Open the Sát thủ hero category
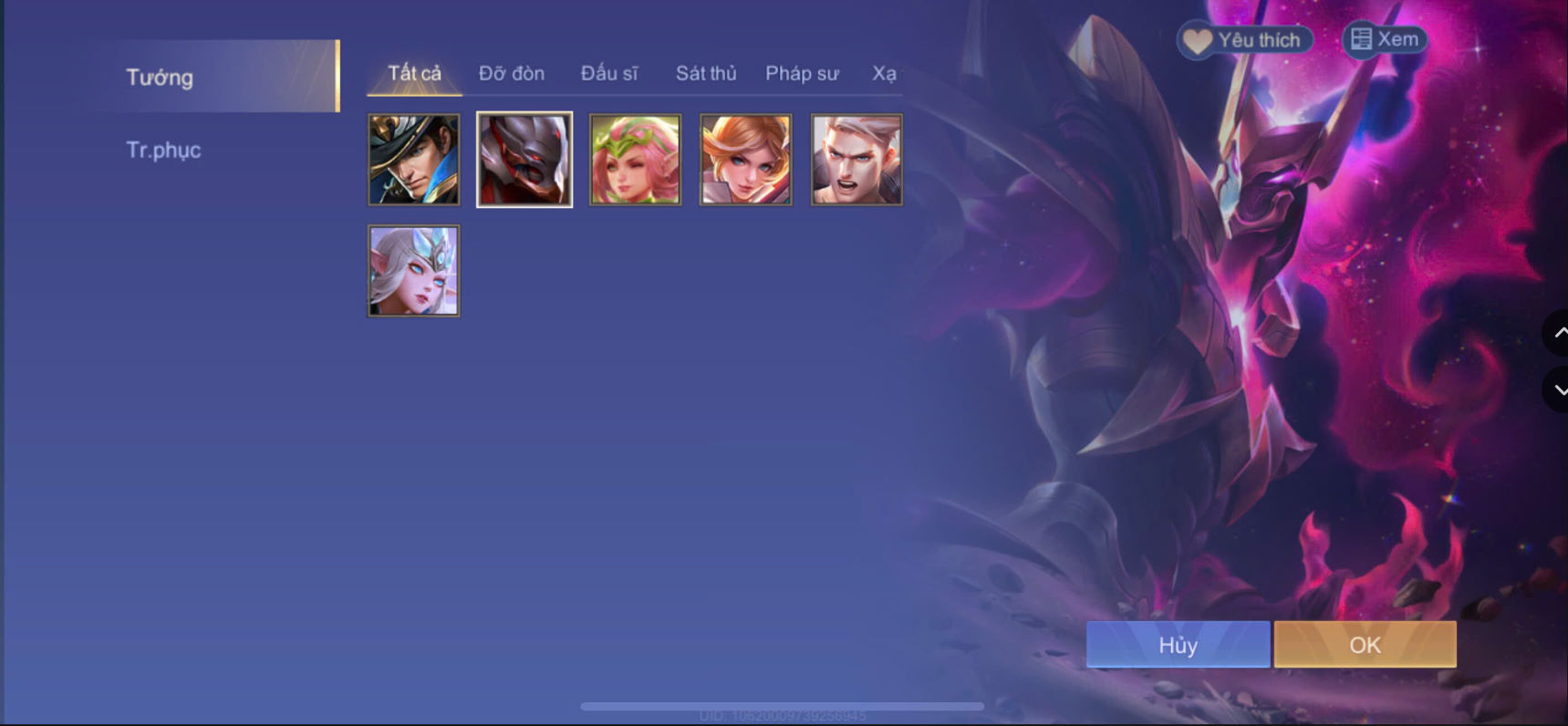1568x726 pixels. (x=705, y=73)
